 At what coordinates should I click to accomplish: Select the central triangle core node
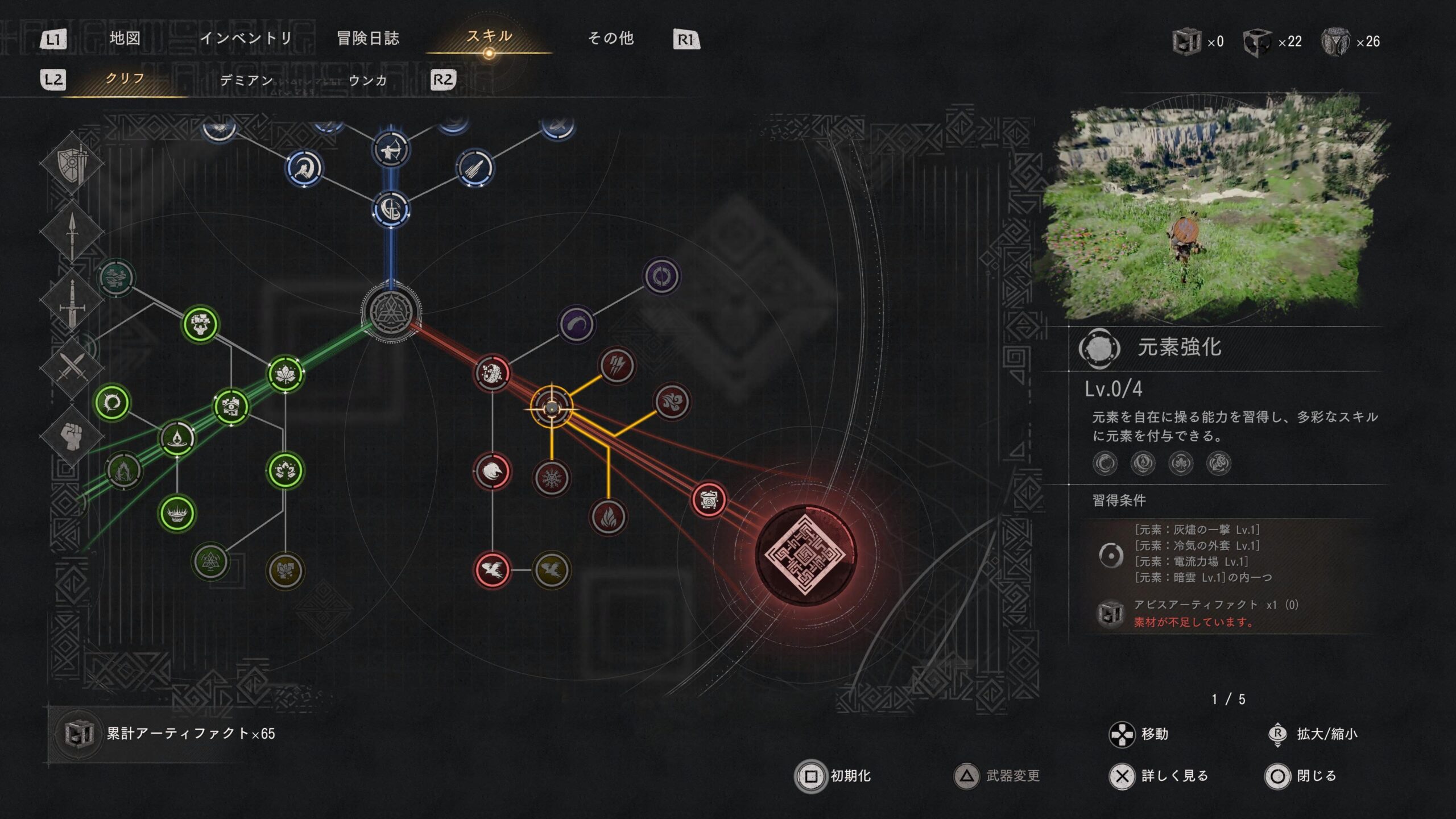(391, 312)
